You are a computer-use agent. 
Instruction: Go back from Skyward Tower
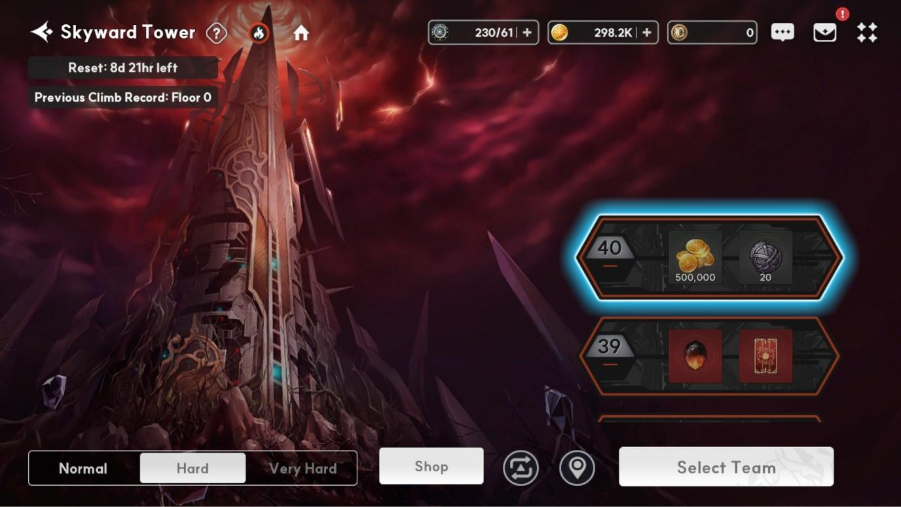point(41,32)
